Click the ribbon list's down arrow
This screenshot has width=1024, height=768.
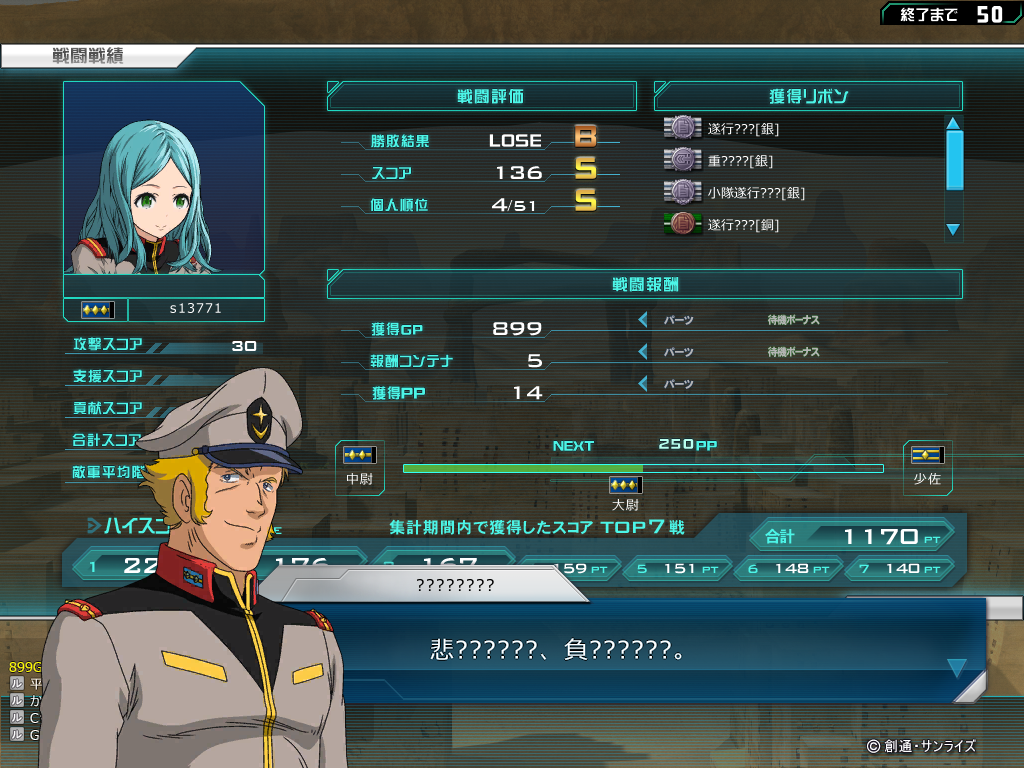953,230
